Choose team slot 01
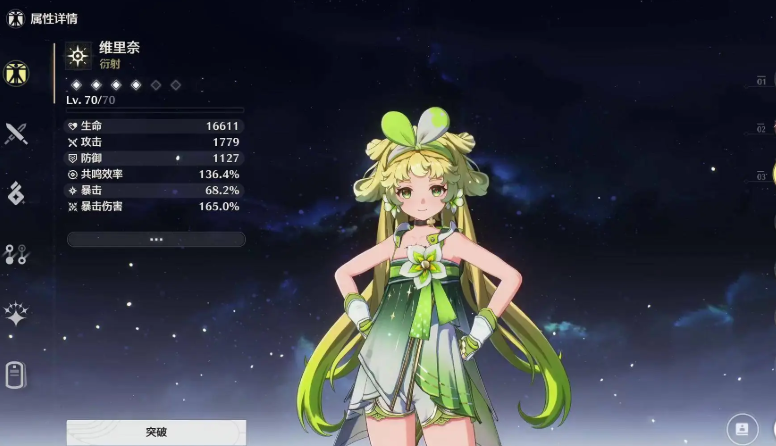This screenshot has width=776, height=446. pos(762,81)
